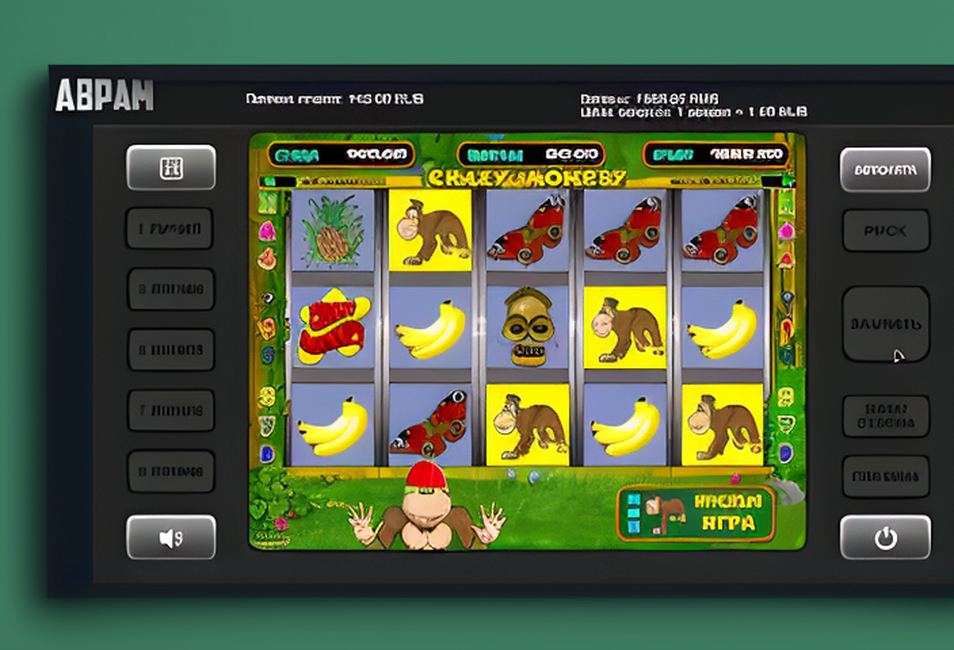This screenshot has width=954, height=650.
Task: Select the dark PUCK button
Action: pos(885,231)
